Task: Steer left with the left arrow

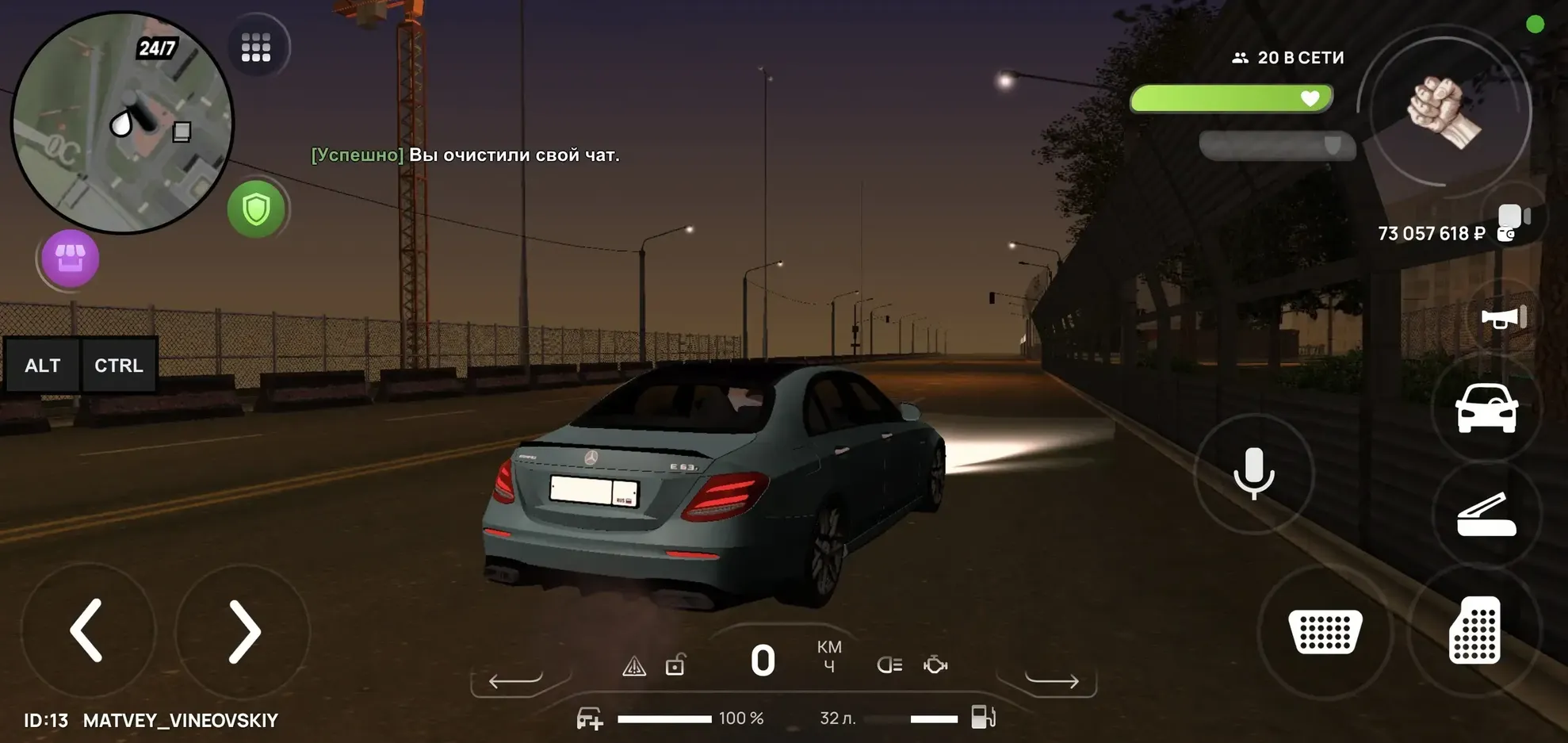Action: click(x=87, y=630)
